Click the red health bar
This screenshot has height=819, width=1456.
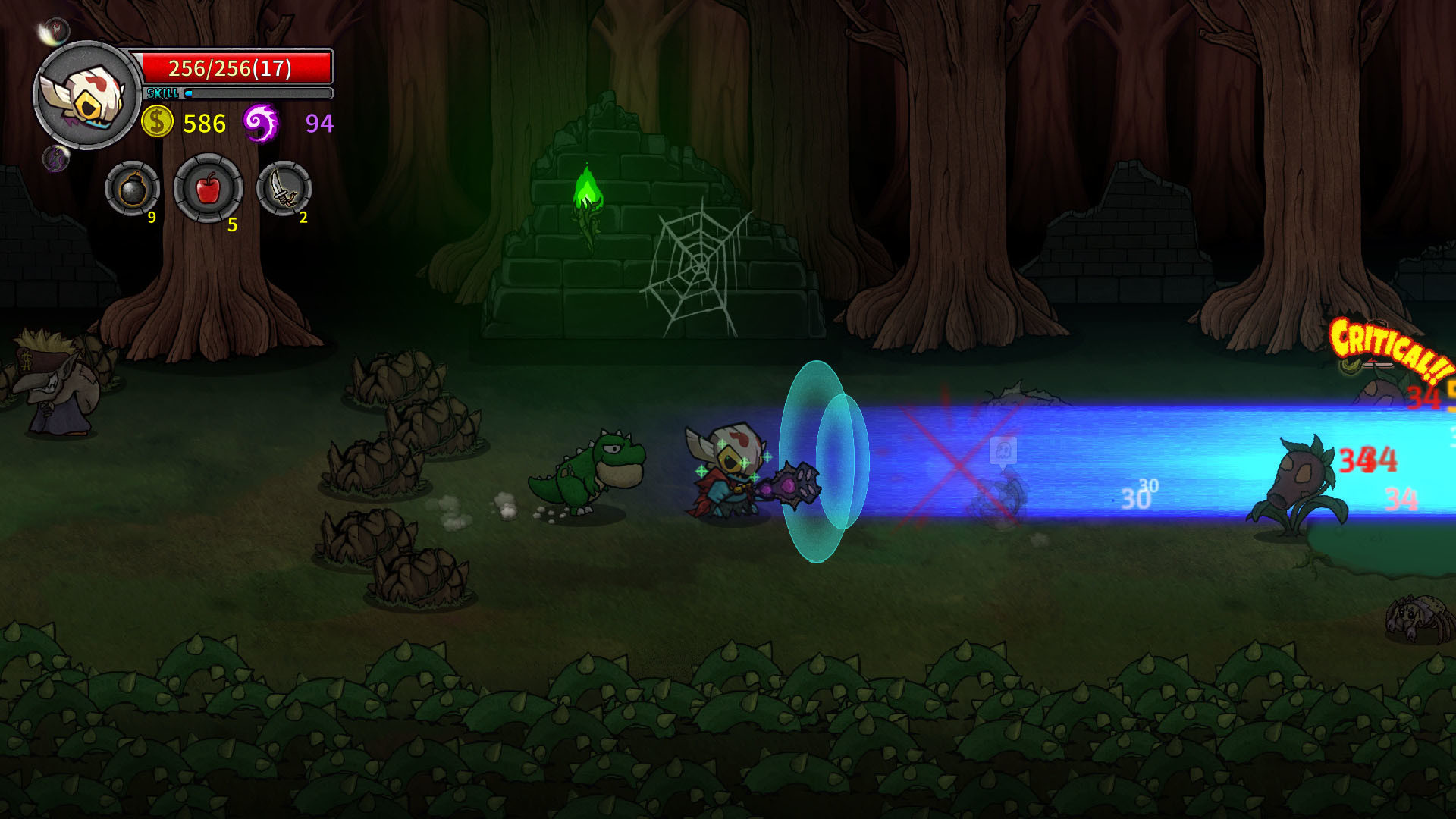235,68
